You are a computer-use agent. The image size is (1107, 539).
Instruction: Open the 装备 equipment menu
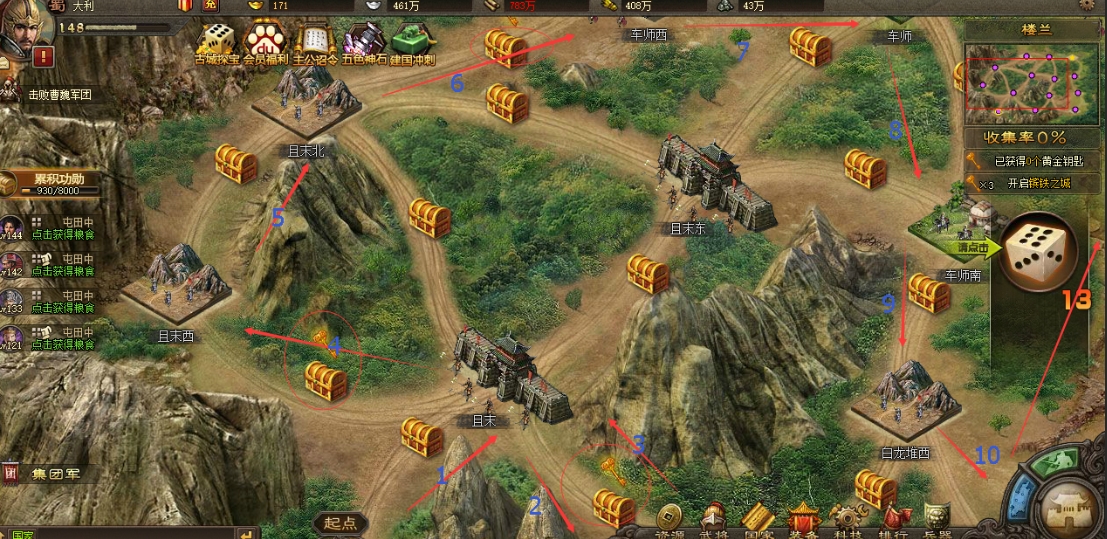[803, 521]
